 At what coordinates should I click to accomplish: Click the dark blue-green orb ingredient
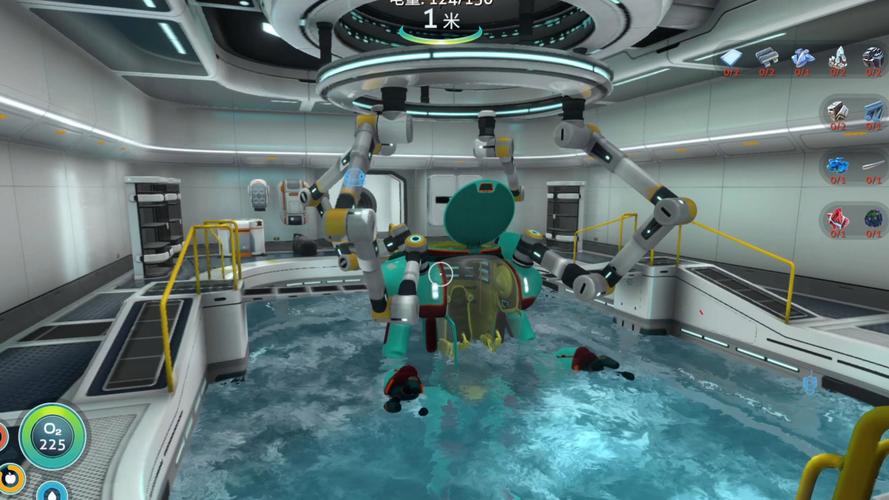[x=872, y=219]
